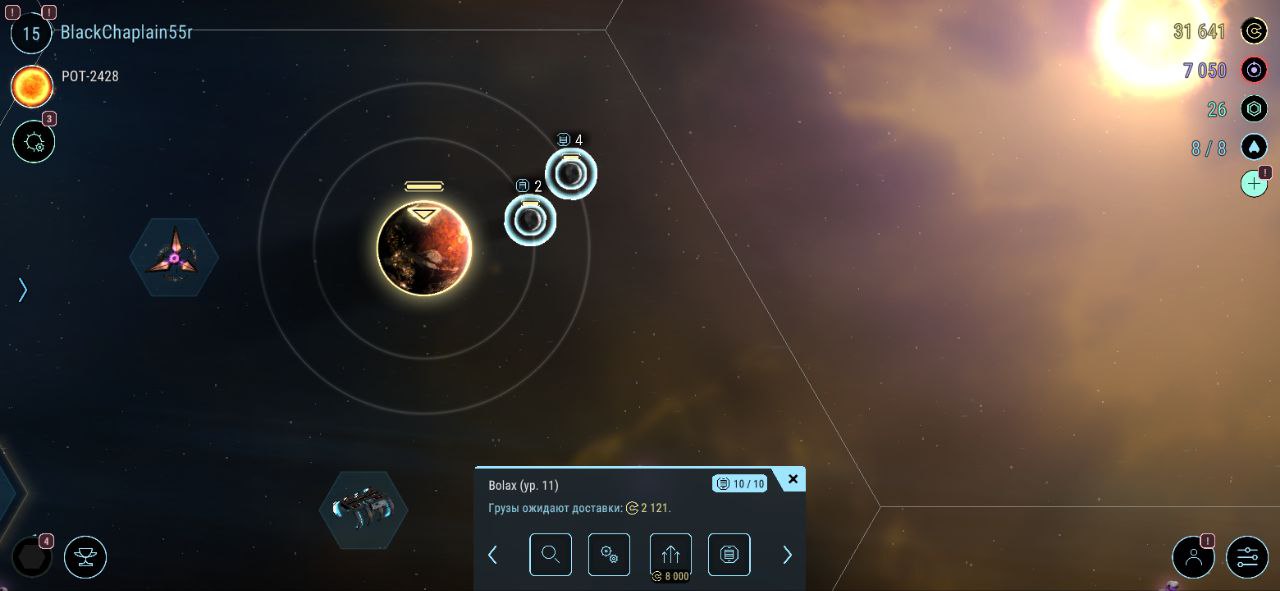This screenshot has height=591, width=1280.
Task: Open the gears production button for Bolax
Action: coord(609,554)
